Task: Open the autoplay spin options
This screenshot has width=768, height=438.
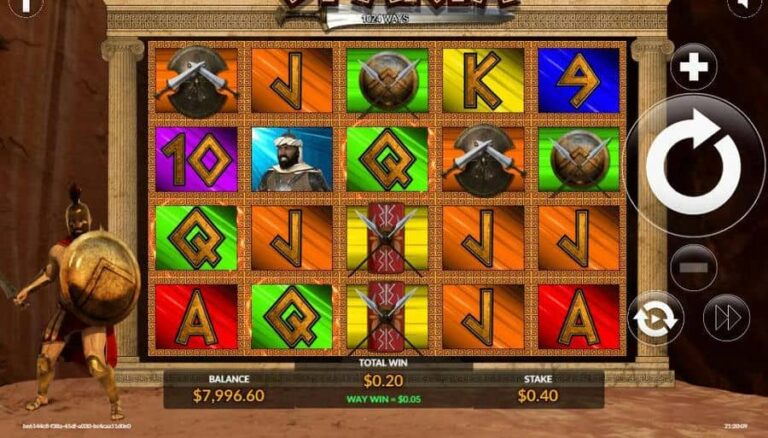Action: pos(656,319)
